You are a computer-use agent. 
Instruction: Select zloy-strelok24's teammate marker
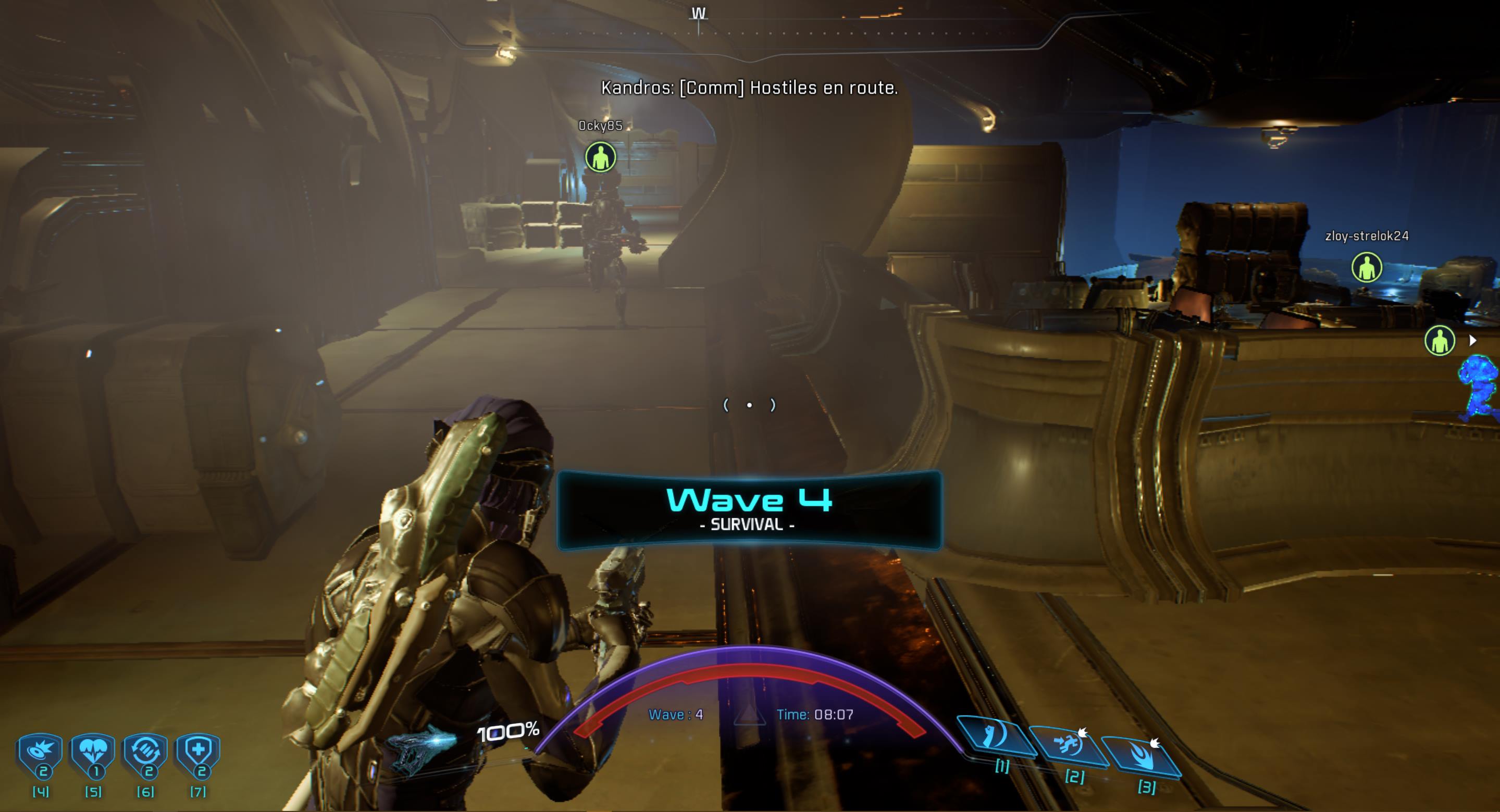pos(1366,268)
